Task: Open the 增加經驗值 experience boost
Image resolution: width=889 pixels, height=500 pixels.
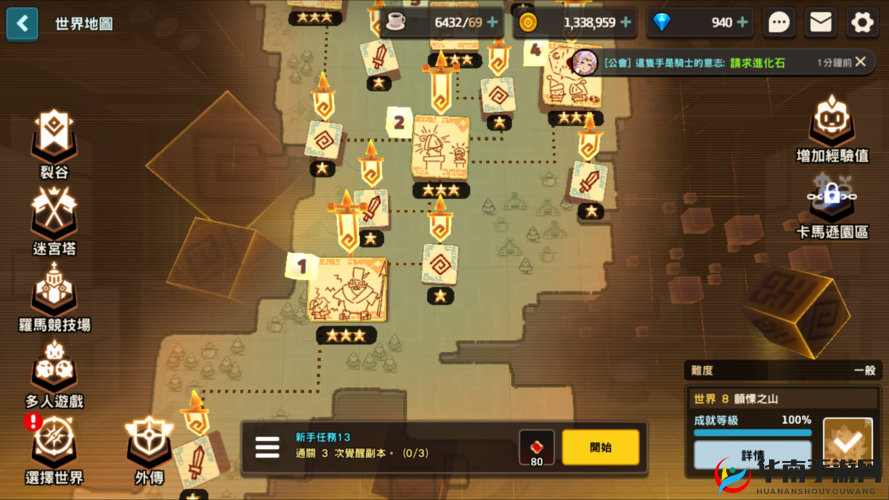Action: [x=831, y=128]
